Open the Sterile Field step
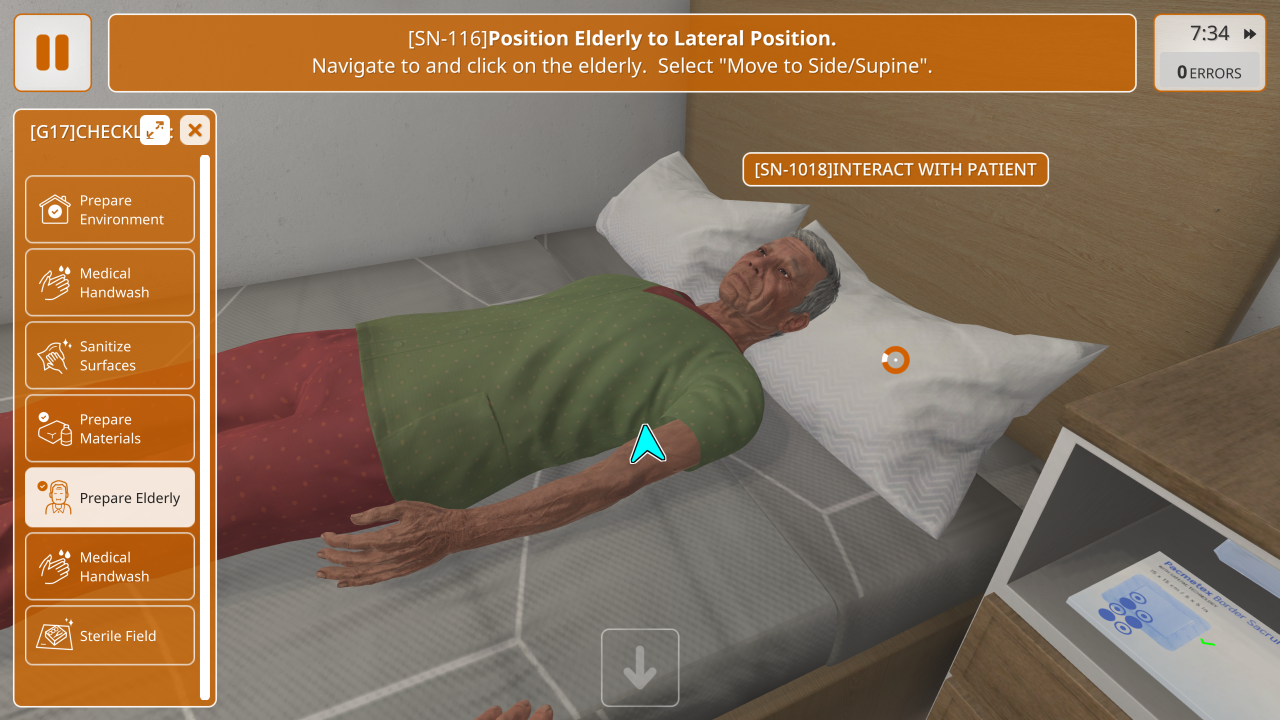Viewport: 1280px width, 720px height. coord(110,635)
